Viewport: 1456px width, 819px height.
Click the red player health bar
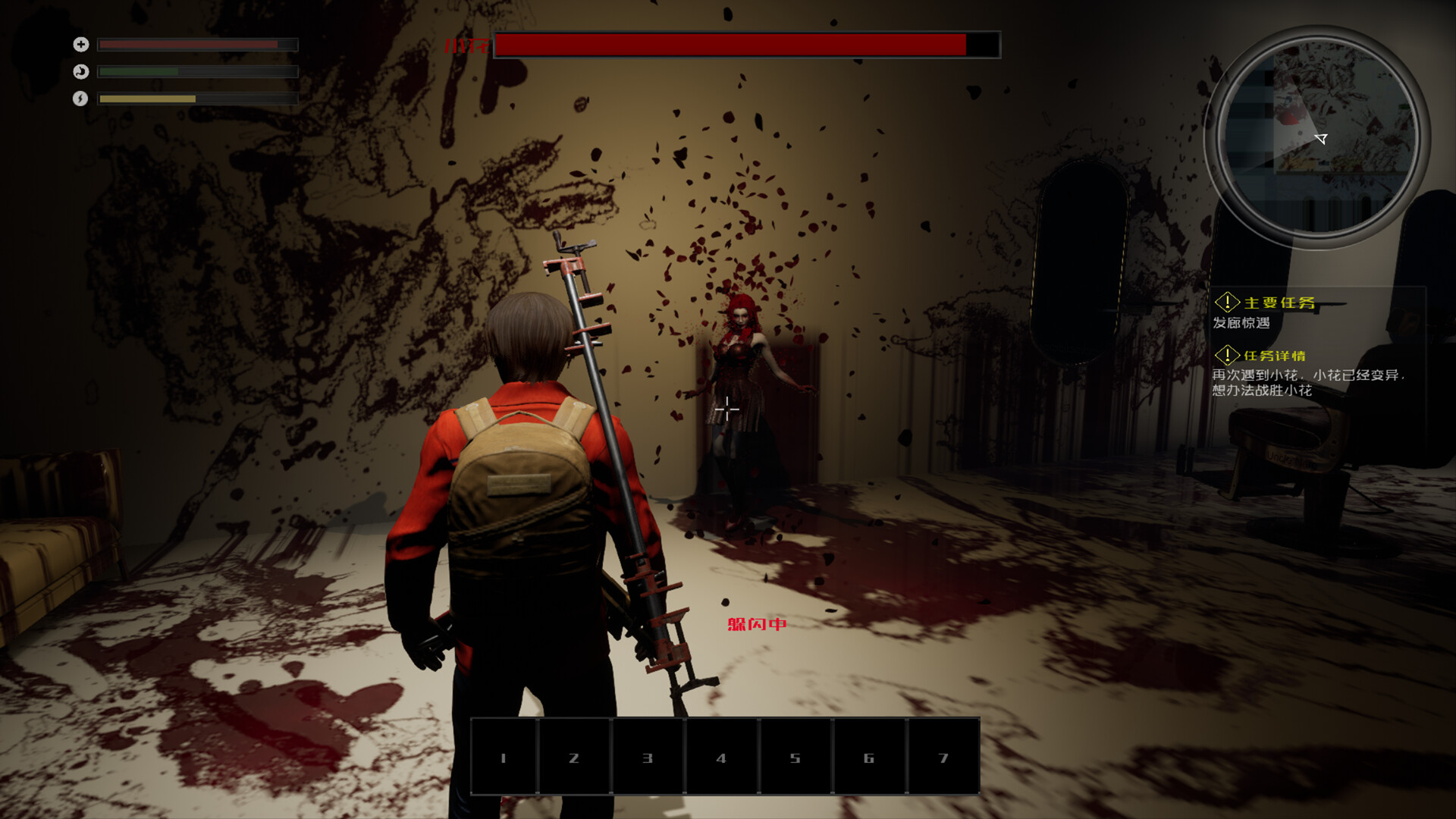pos(190,44)
